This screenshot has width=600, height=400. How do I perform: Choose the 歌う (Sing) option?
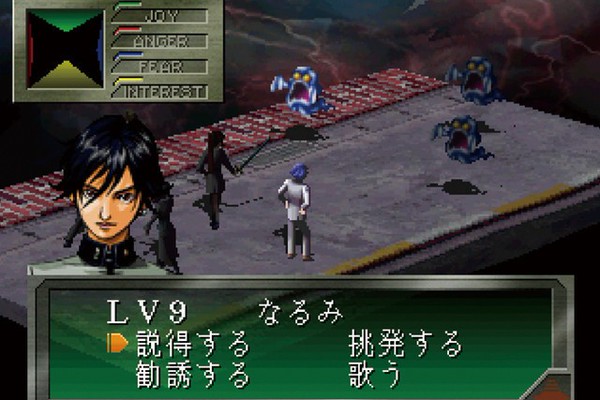pyautogui.click(x=375, y=376)
